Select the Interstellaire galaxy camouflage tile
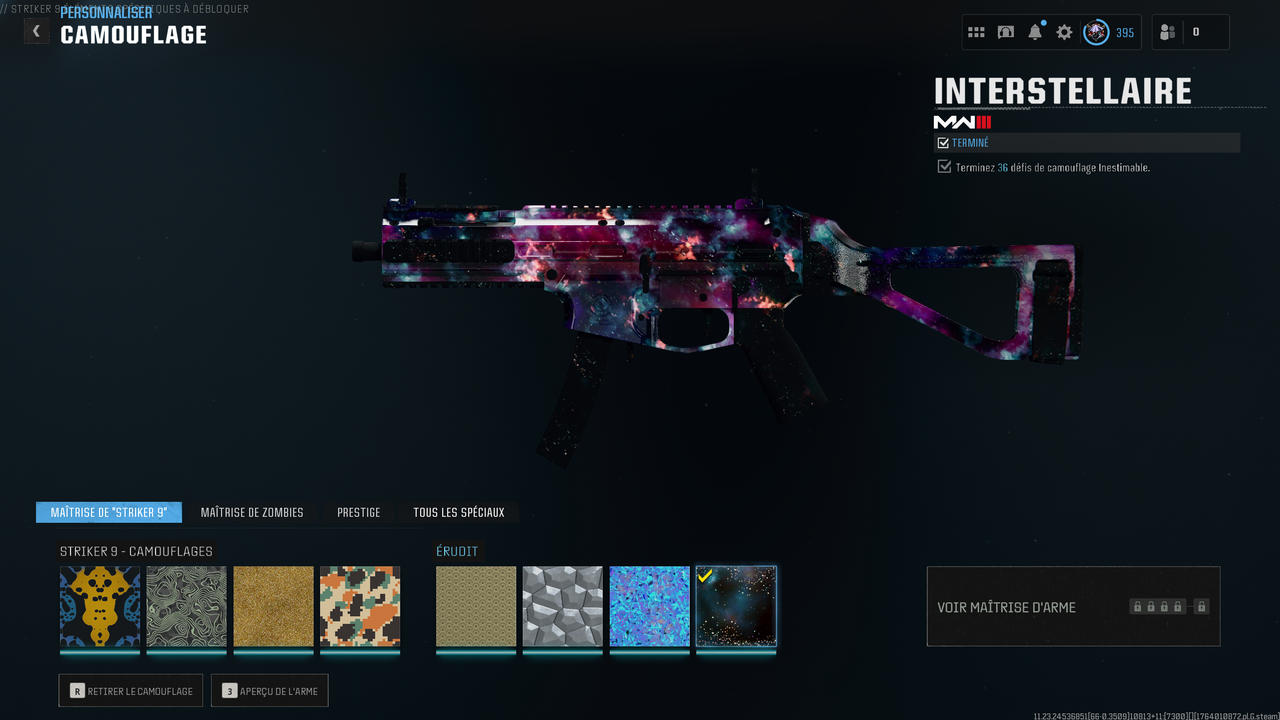This screenshot has width=1280, height=720. [x=736, y=607]
